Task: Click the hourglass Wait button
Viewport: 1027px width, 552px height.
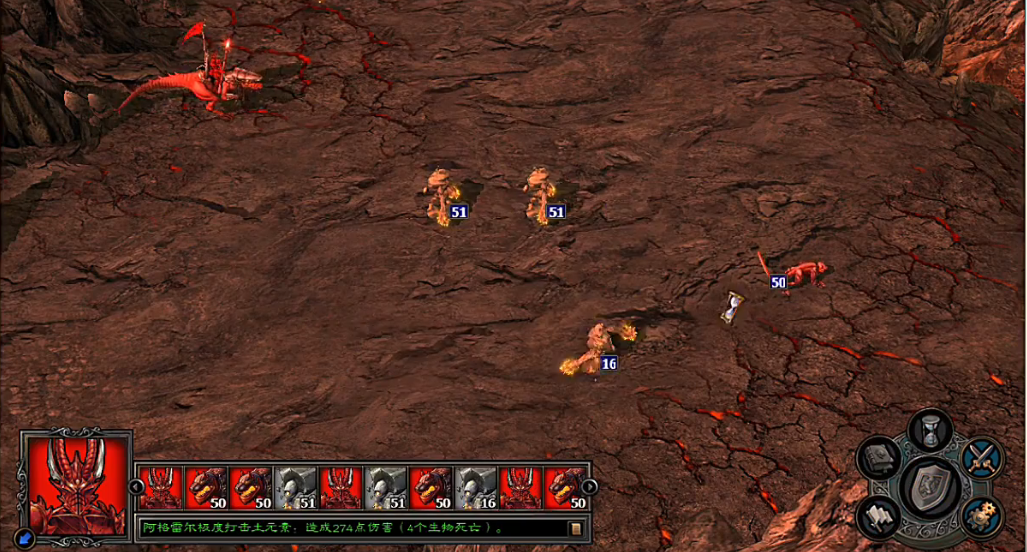Action: (x=930, y=430)
